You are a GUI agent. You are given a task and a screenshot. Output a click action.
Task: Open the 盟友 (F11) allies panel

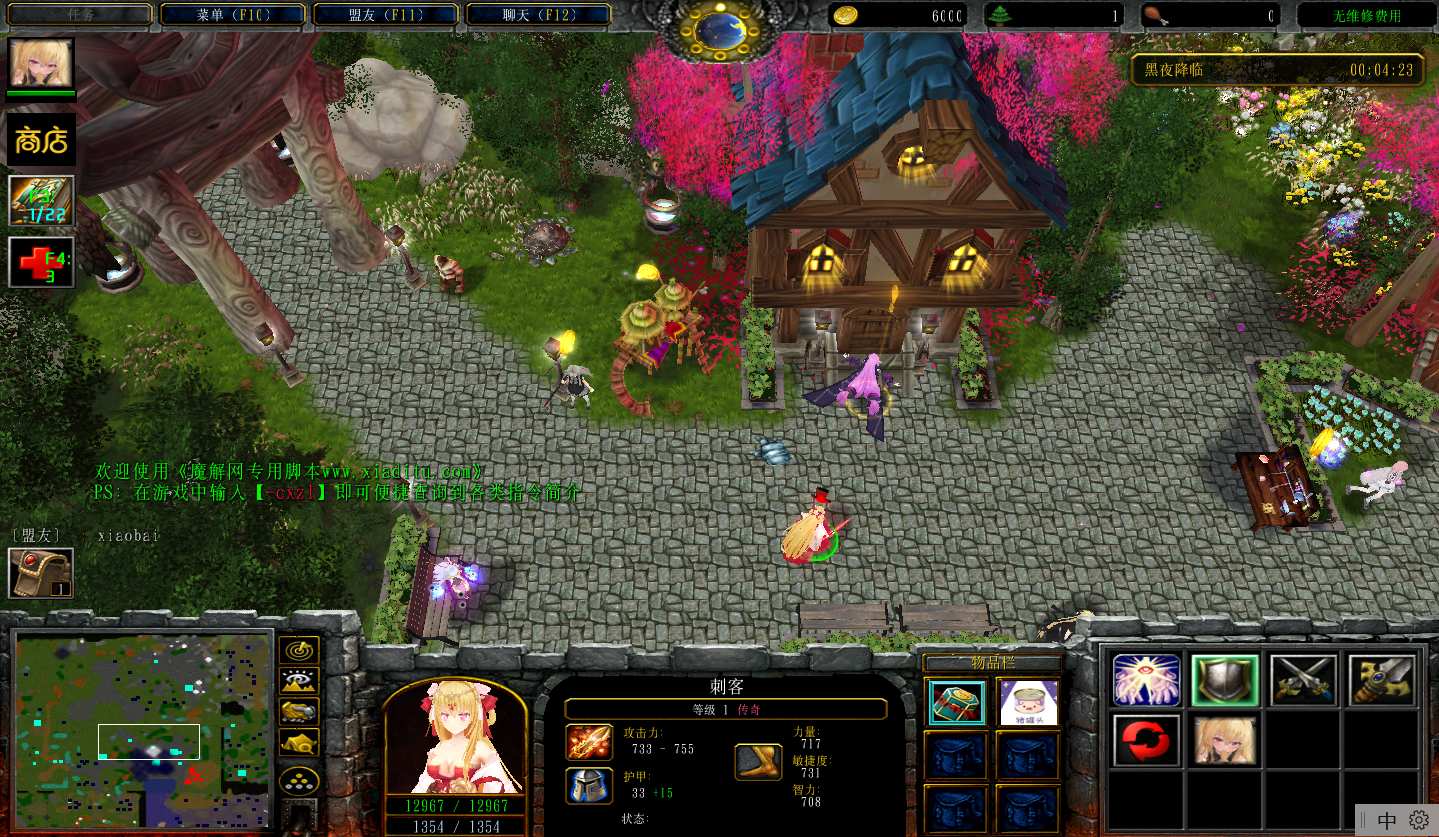(385, 15)
